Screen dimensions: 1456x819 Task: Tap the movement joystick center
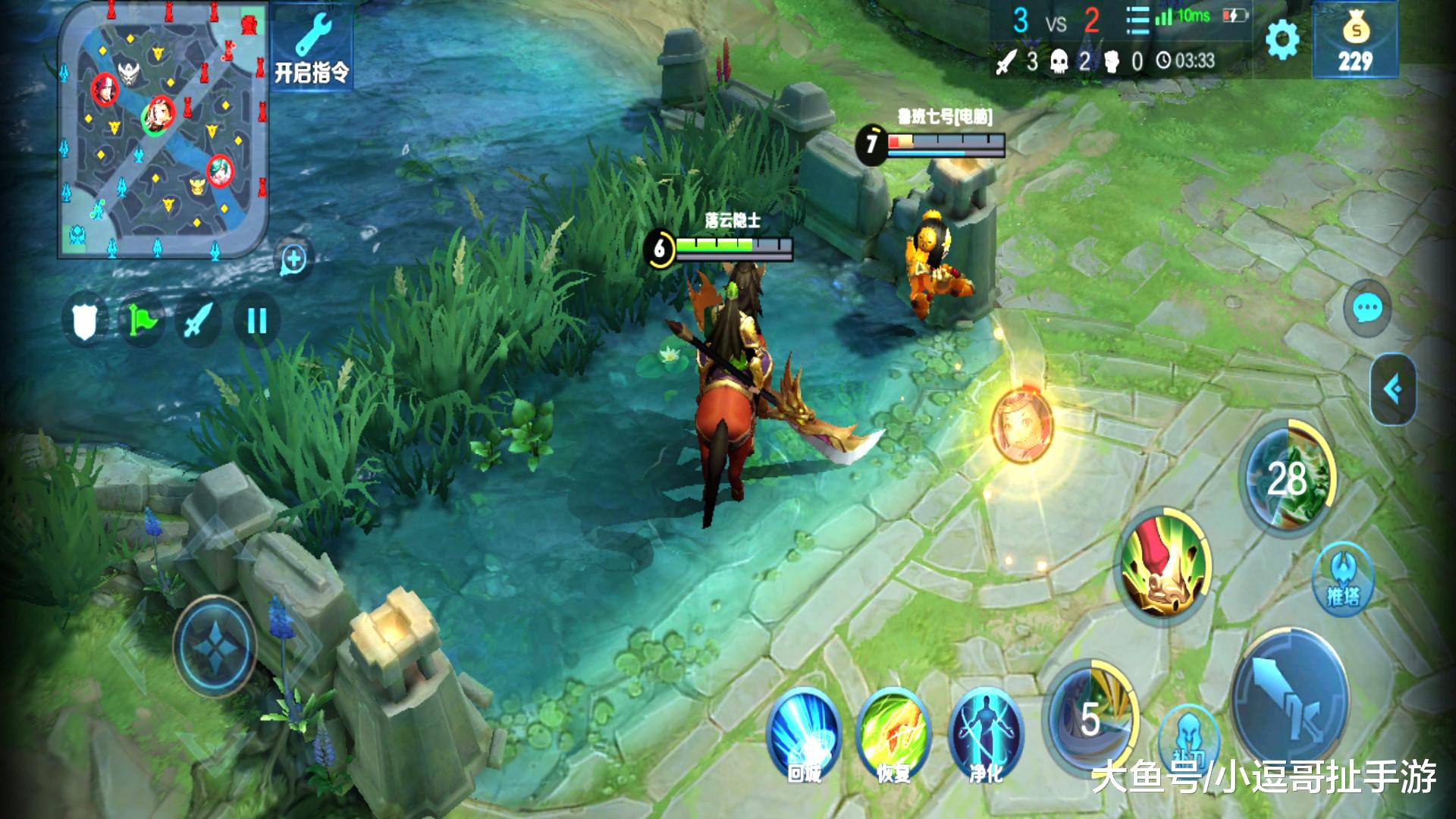pyautogui.click(x=215, y=647)
